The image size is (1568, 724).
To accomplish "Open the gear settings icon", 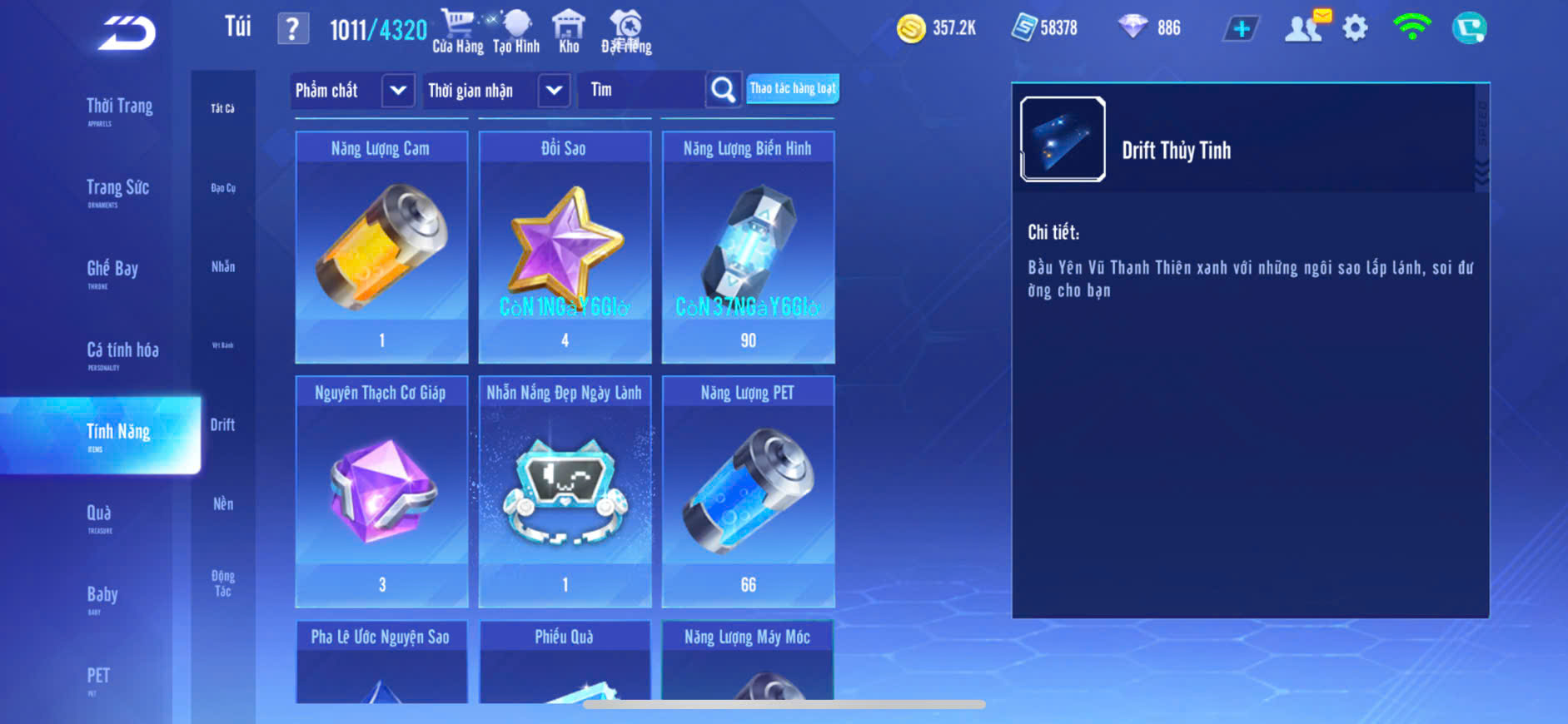I will (1355, 29).
